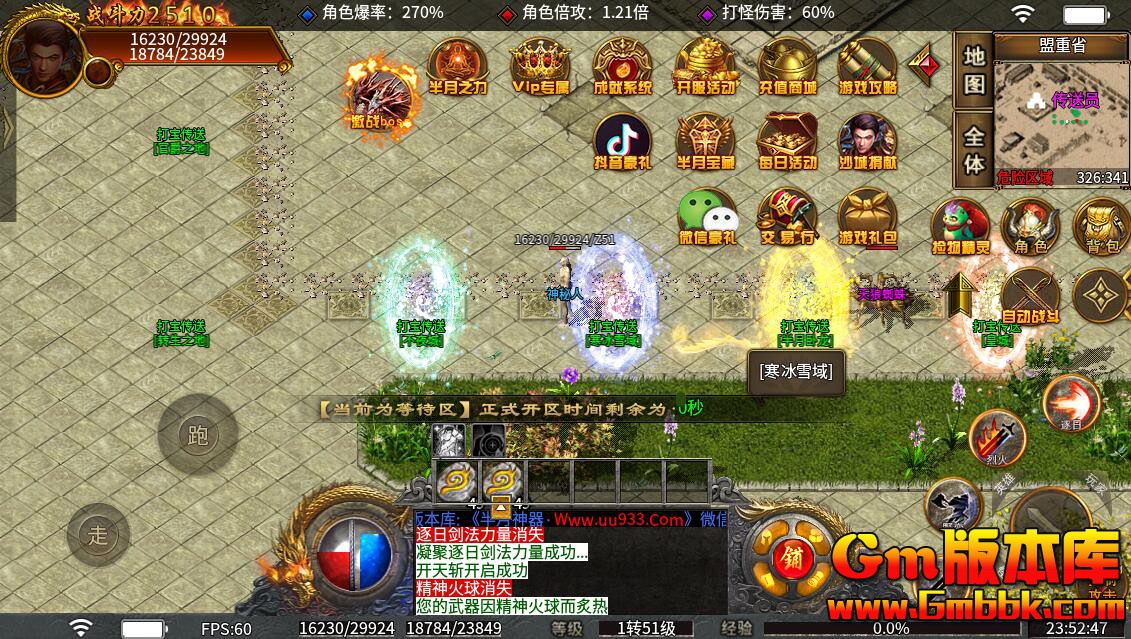Activate the 烈火 flaming sword skill
The image size is (1131, 639).
997,438
